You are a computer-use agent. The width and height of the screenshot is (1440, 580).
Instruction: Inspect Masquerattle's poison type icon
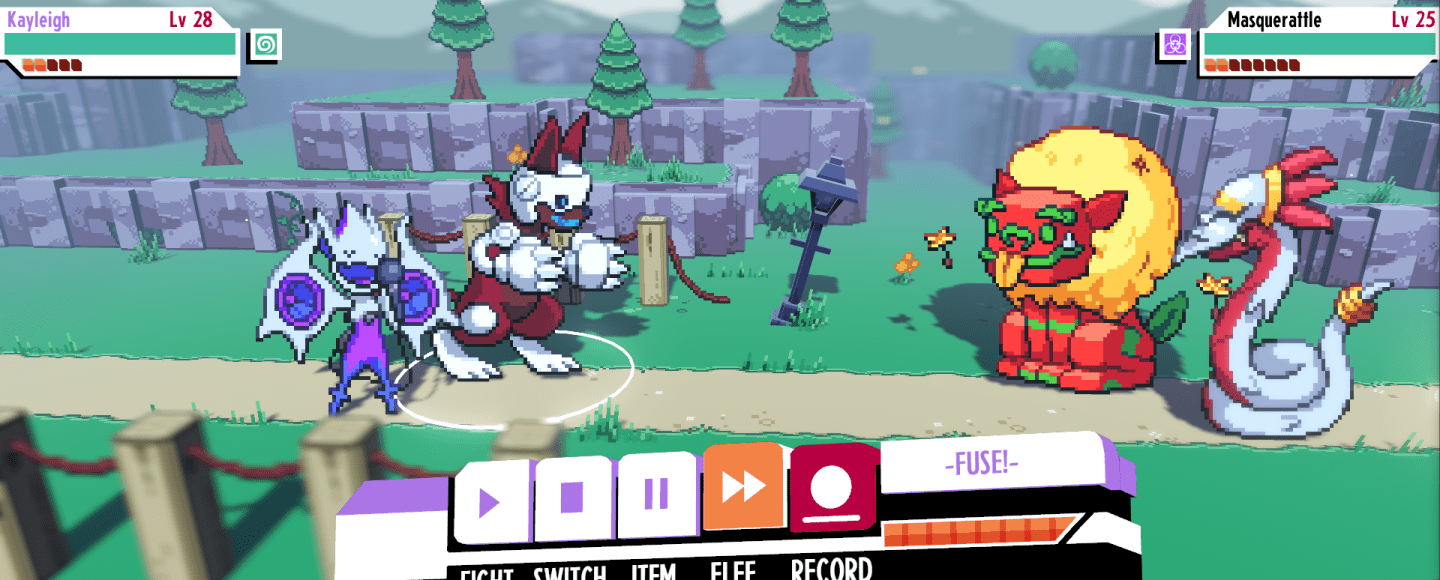[1175, 45]
